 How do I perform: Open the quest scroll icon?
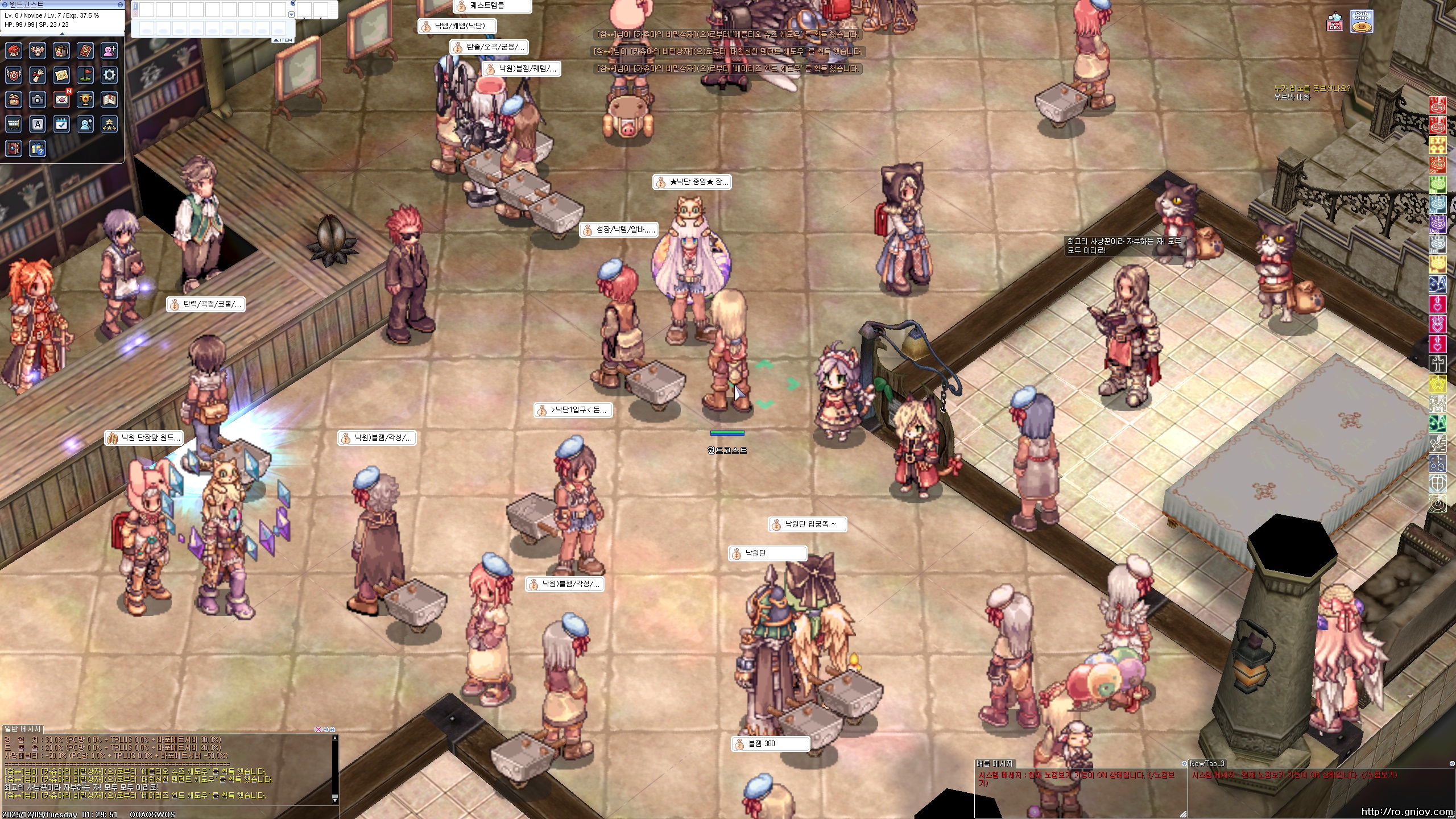pos(38,75)
